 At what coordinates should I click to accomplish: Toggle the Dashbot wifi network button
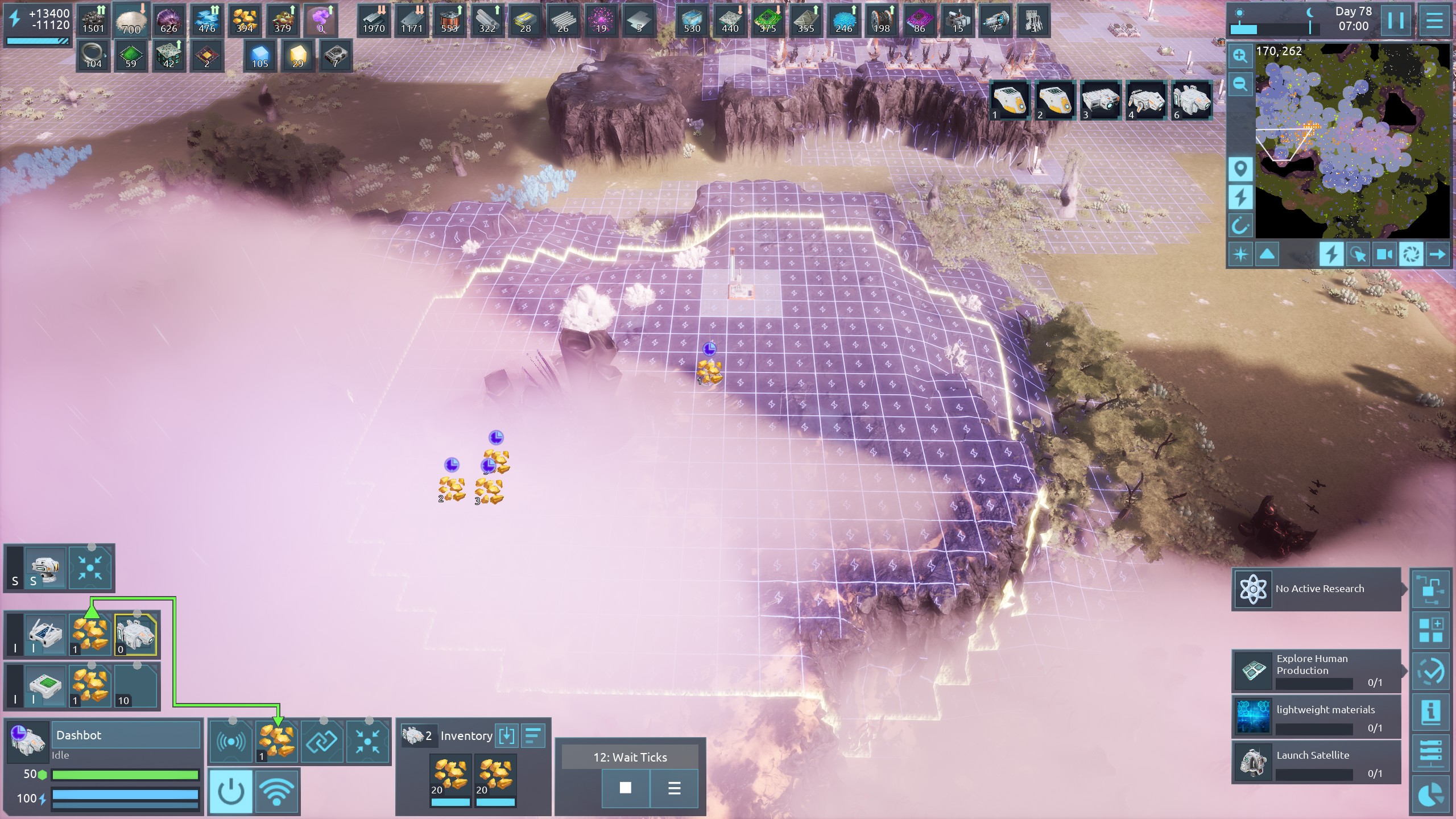click(277, 791)
